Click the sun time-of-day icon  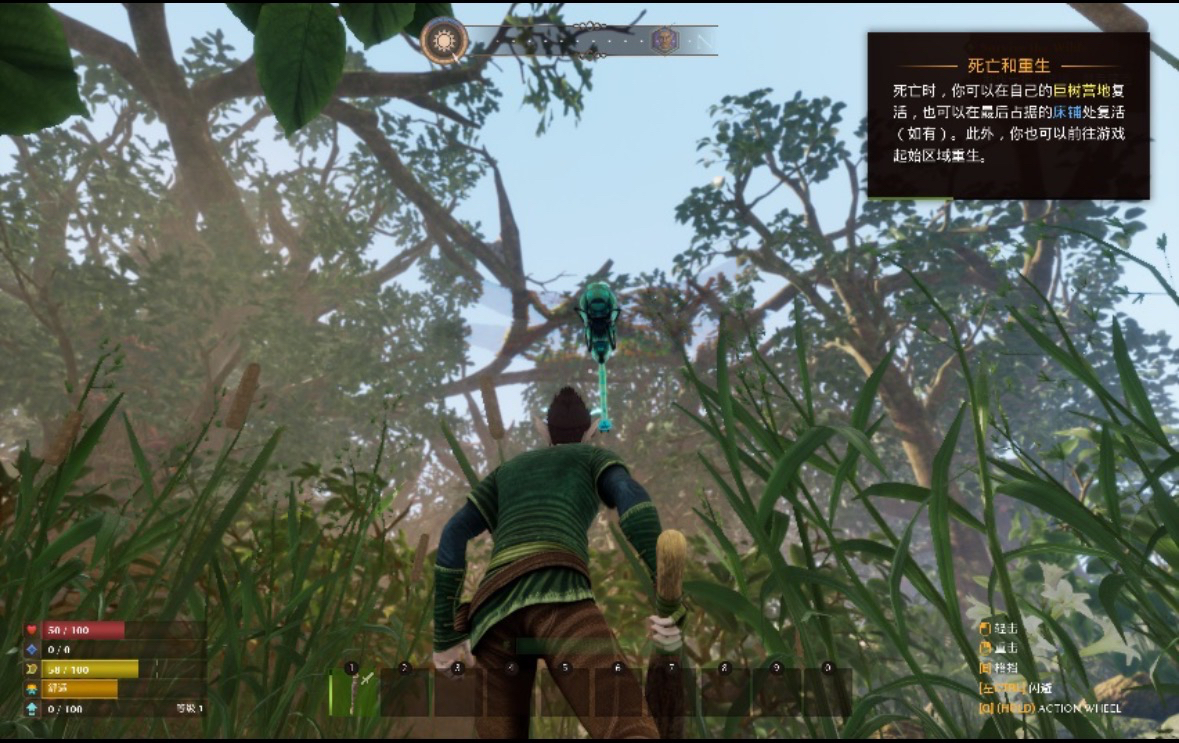tap(444, 42)
